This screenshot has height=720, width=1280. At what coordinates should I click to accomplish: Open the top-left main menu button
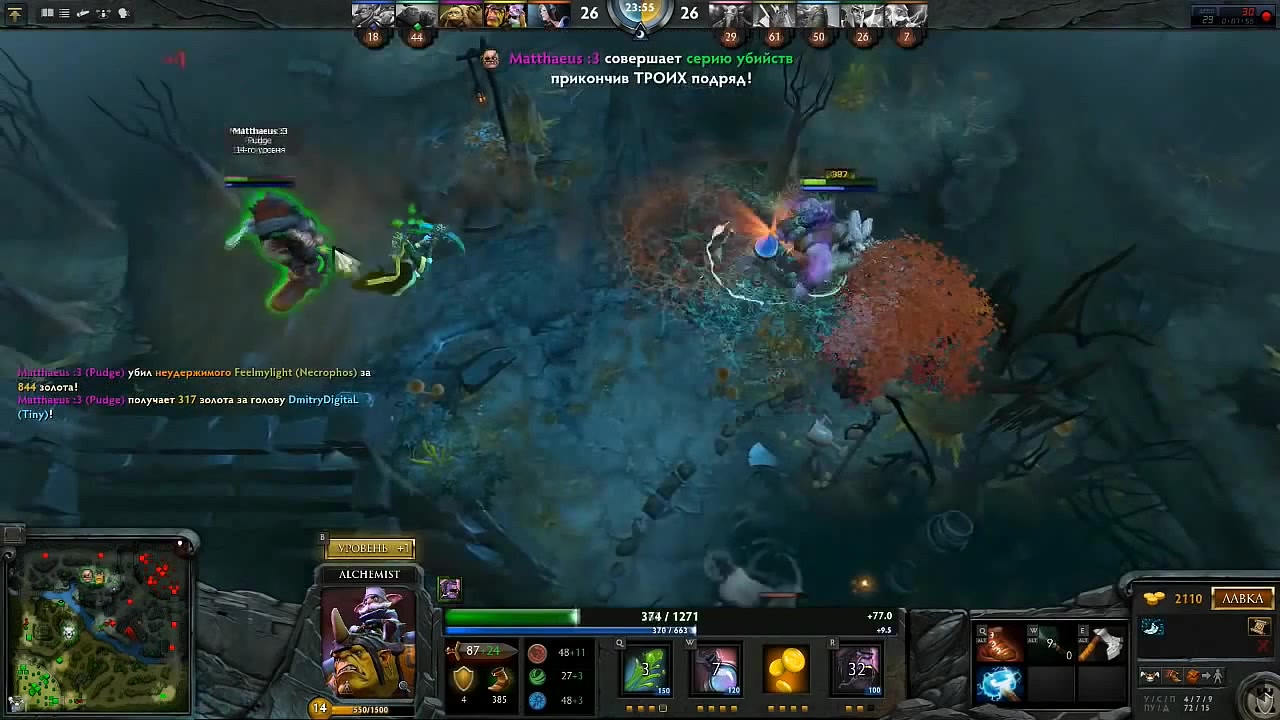click(15, 14)
